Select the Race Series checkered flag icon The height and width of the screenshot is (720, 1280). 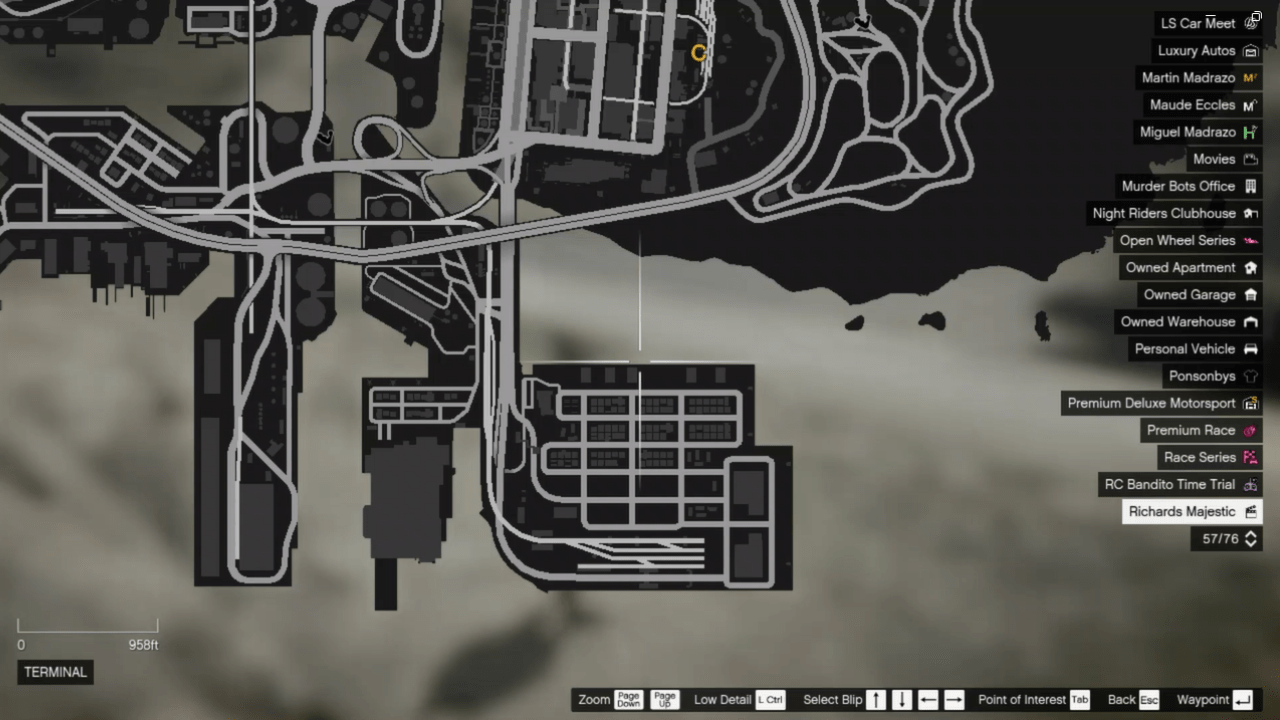coord(1250,457)
